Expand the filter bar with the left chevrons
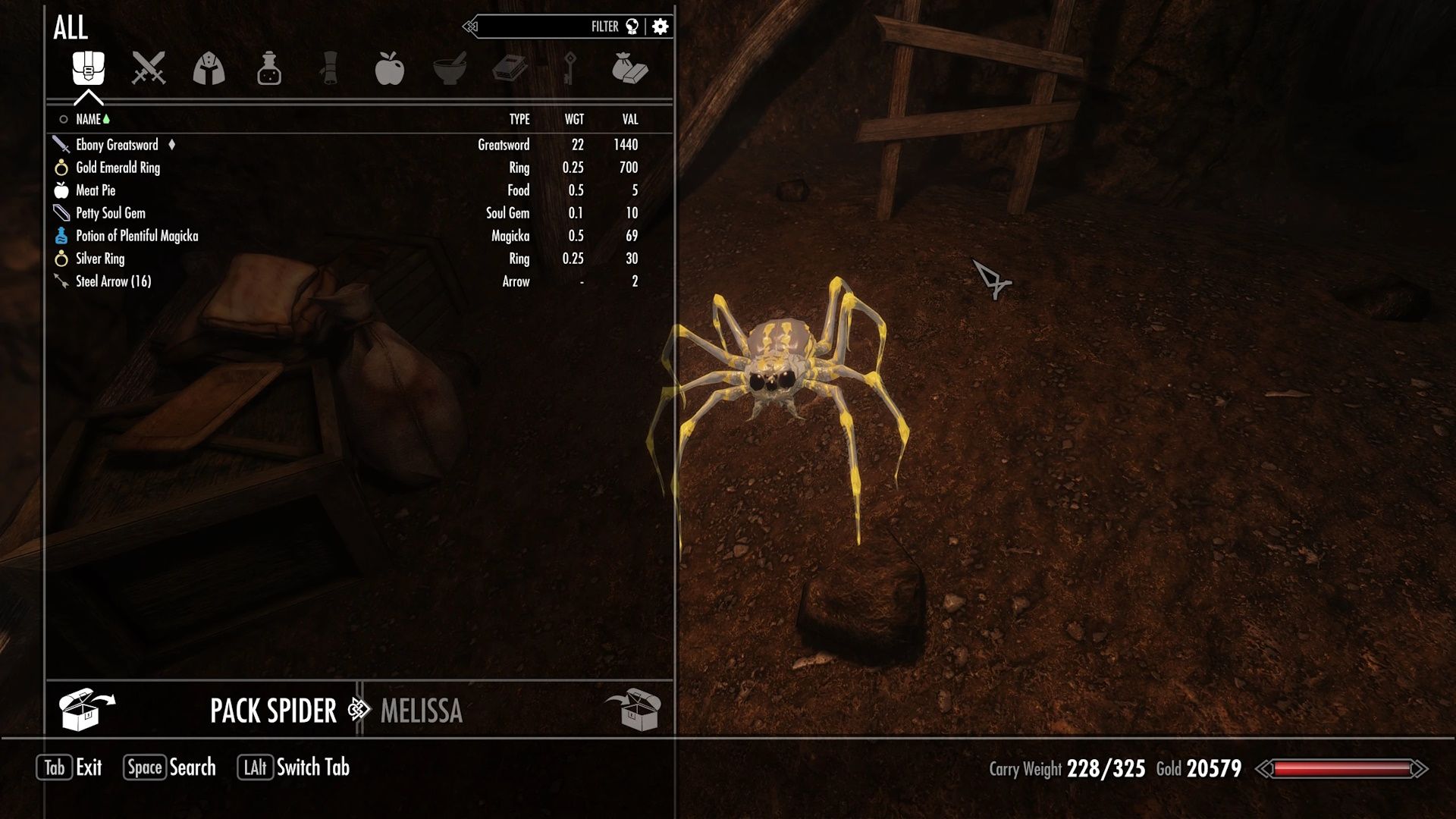 (472, 25)
